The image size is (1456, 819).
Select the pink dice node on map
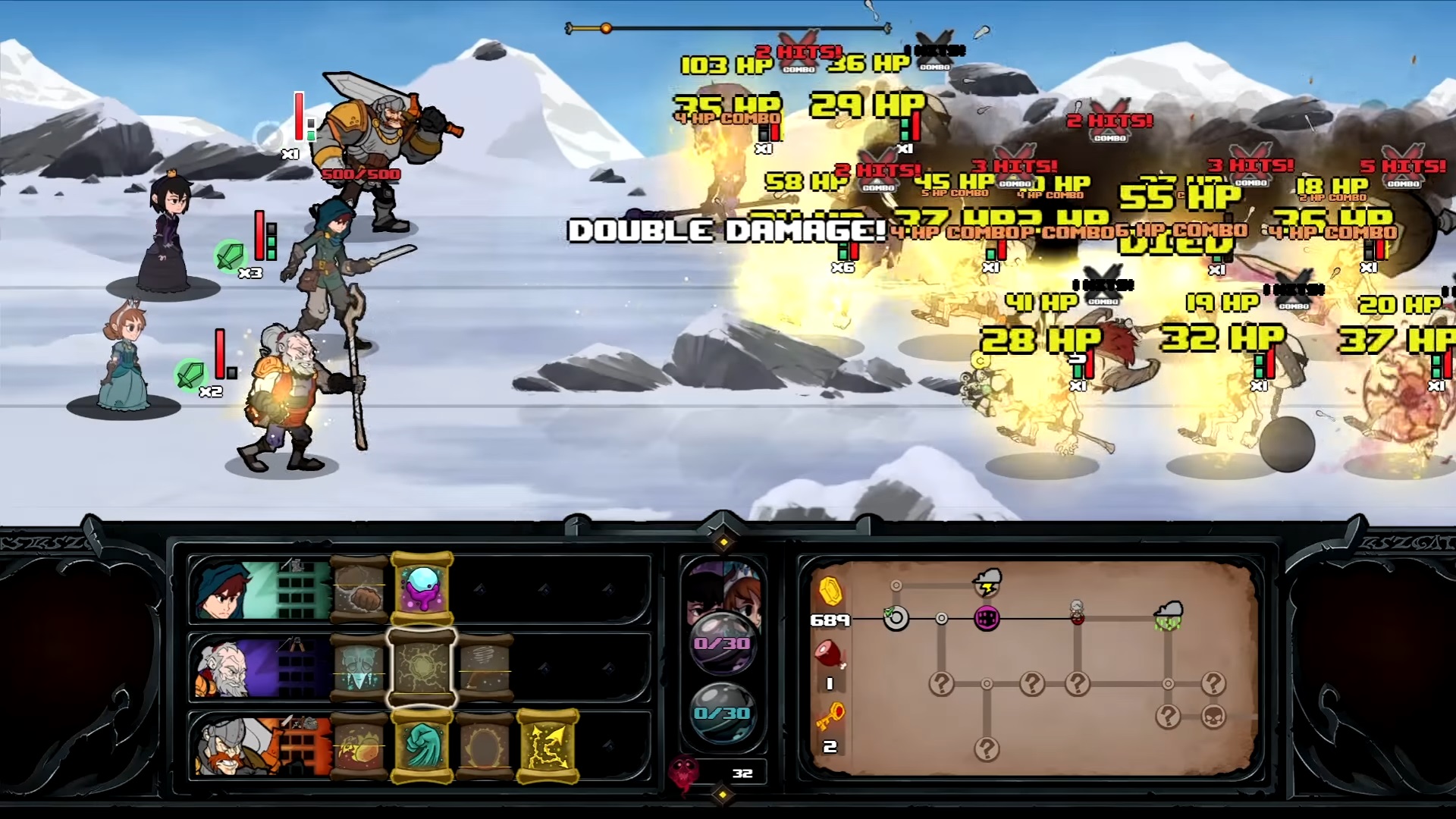[x=987, y=619]
